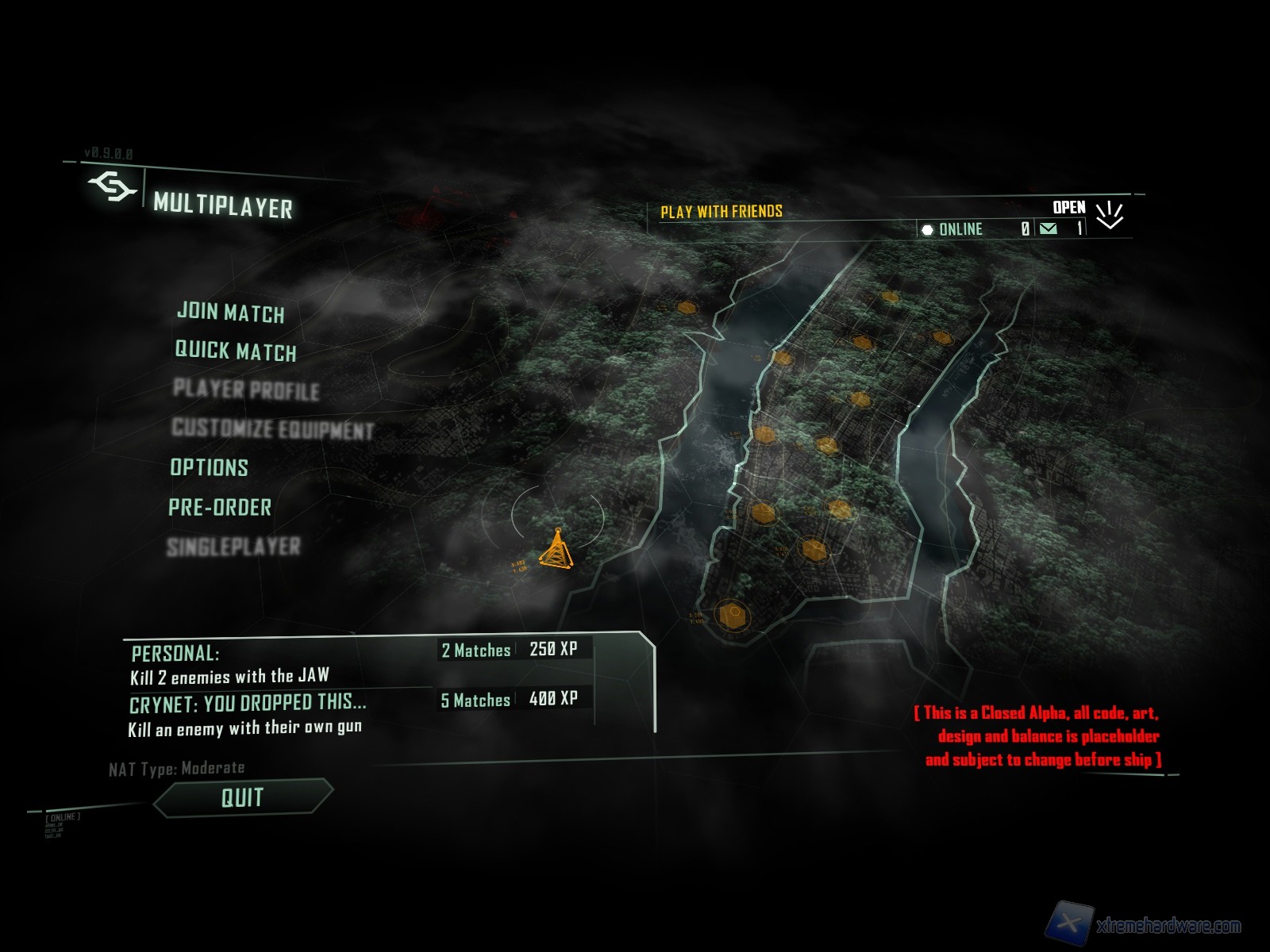Click the Quit button

(x=242, y=797)
